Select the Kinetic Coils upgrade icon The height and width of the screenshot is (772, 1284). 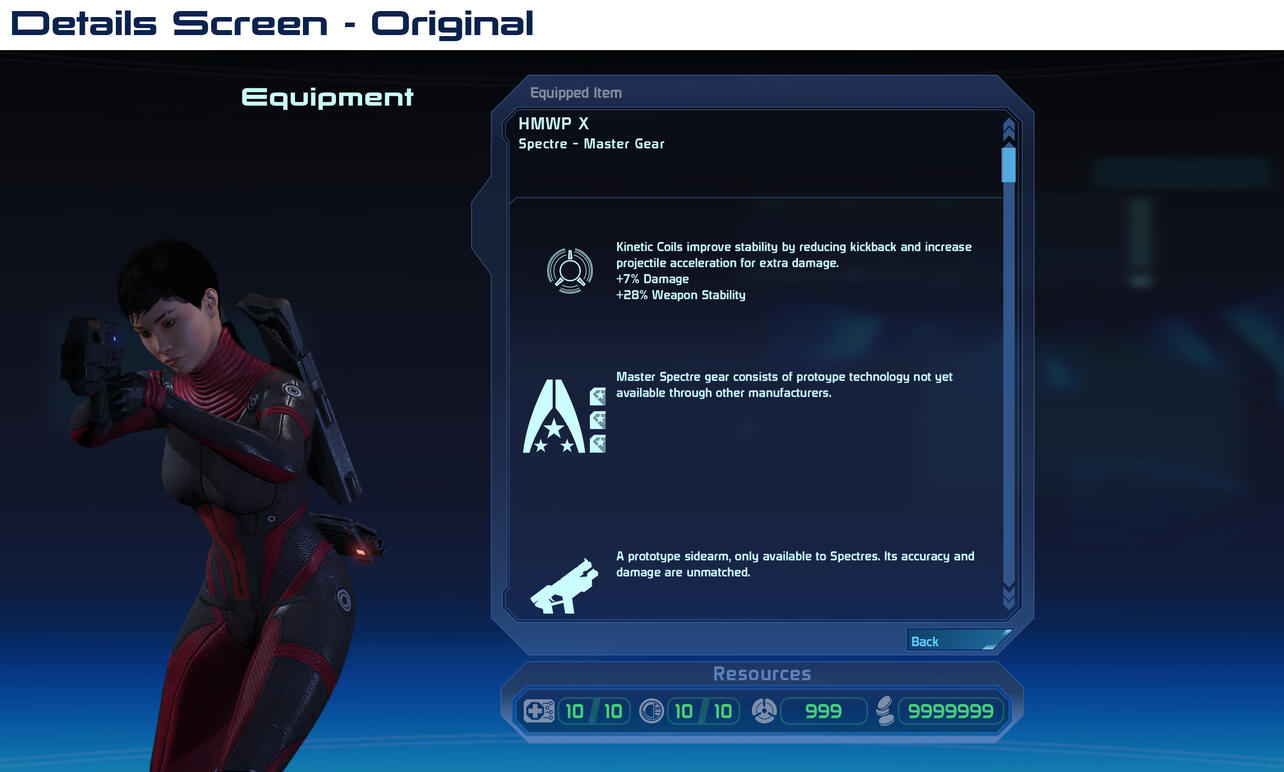tap(570, 270)
